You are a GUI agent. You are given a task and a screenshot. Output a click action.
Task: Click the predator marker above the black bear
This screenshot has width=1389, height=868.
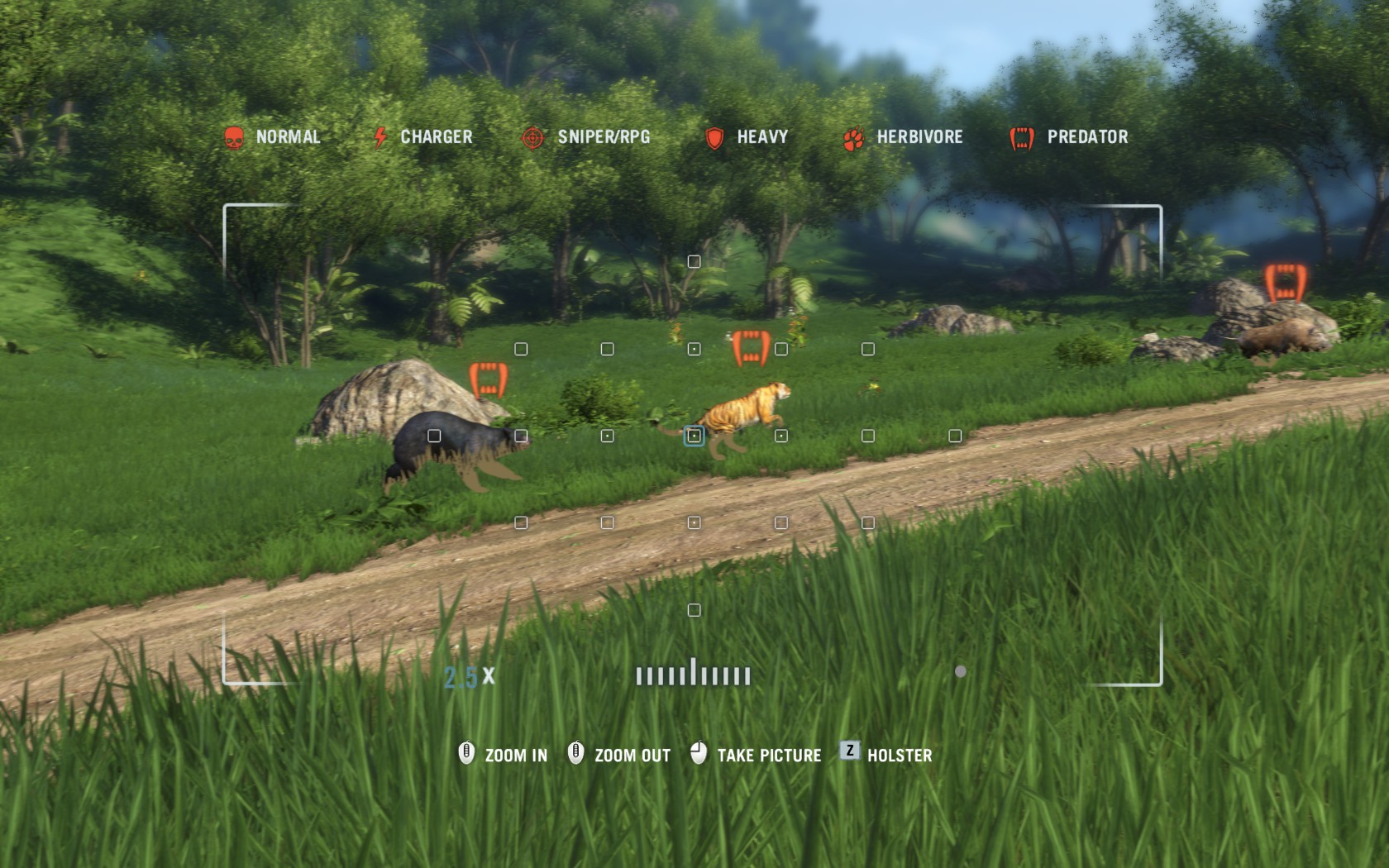coord(488,379)
